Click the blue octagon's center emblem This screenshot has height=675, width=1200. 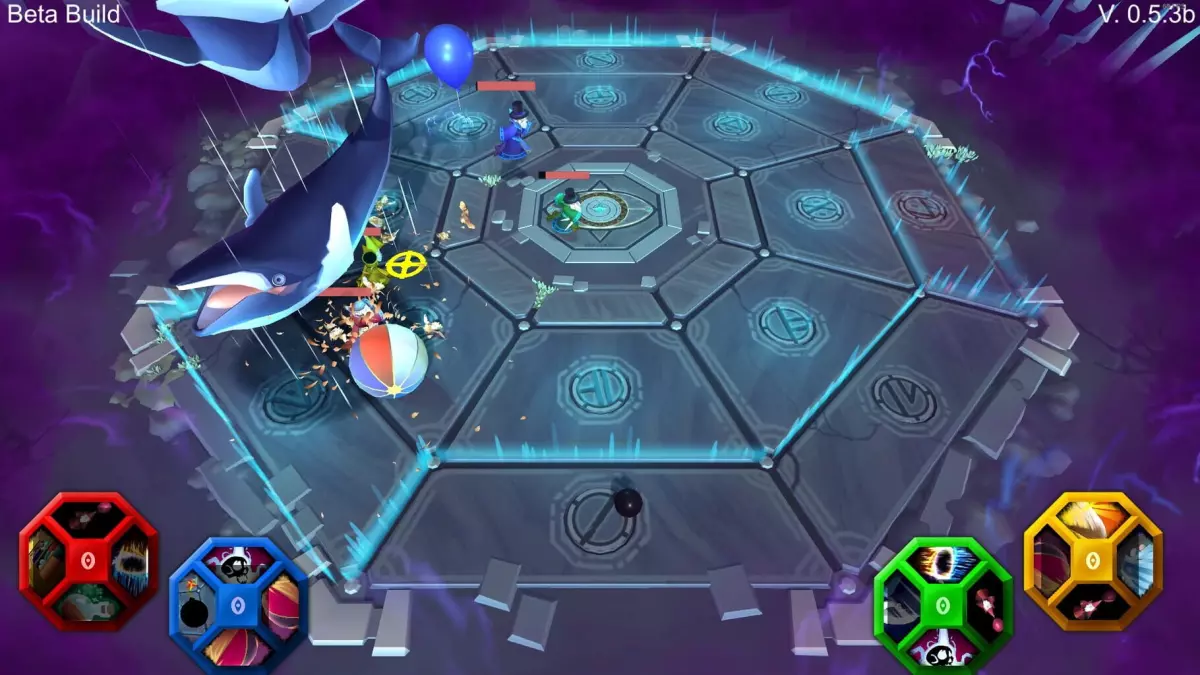click(x=237, y=606)
